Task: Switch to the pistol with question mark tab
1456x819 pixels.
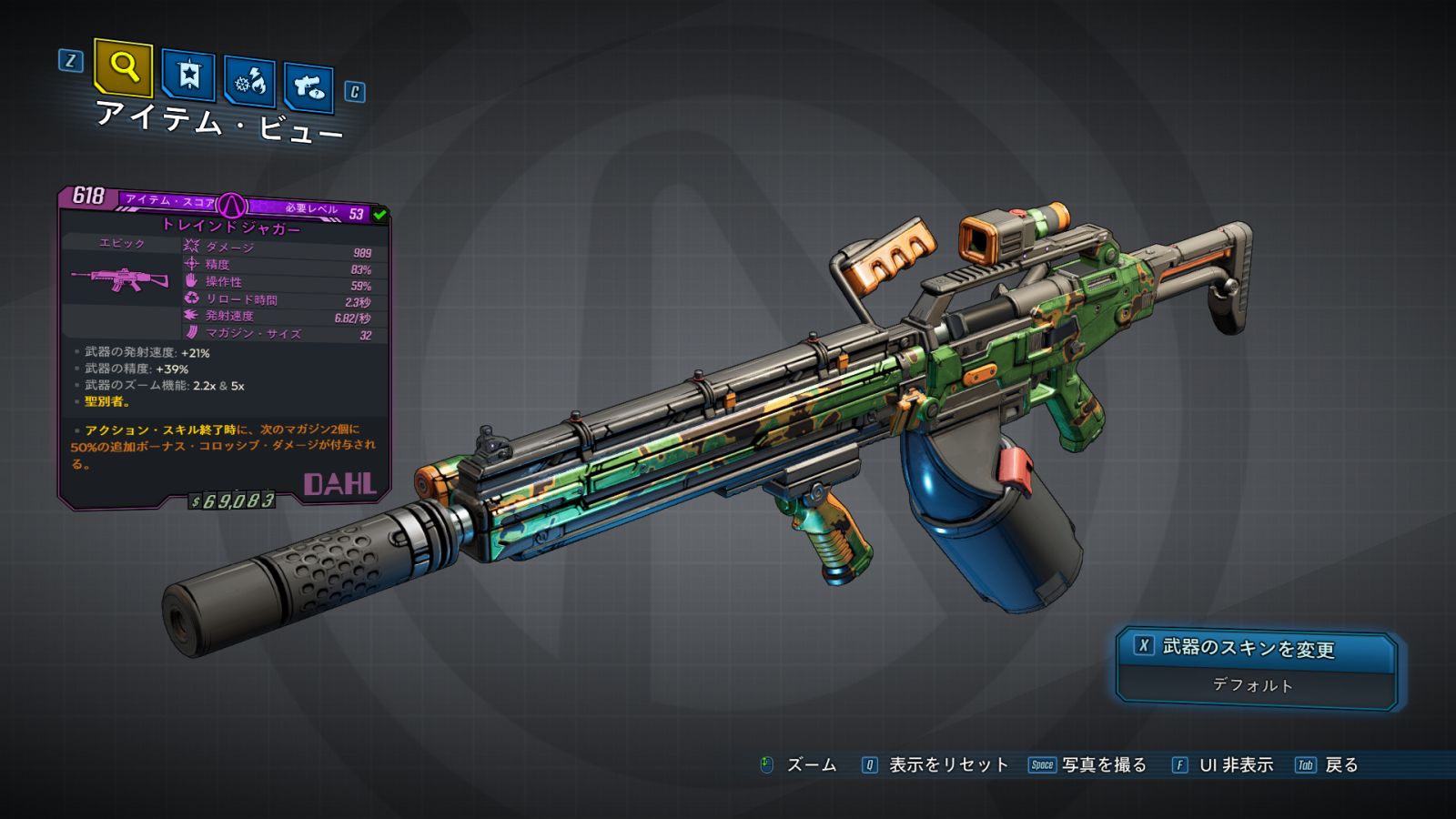Action: [x=308, y=87]
